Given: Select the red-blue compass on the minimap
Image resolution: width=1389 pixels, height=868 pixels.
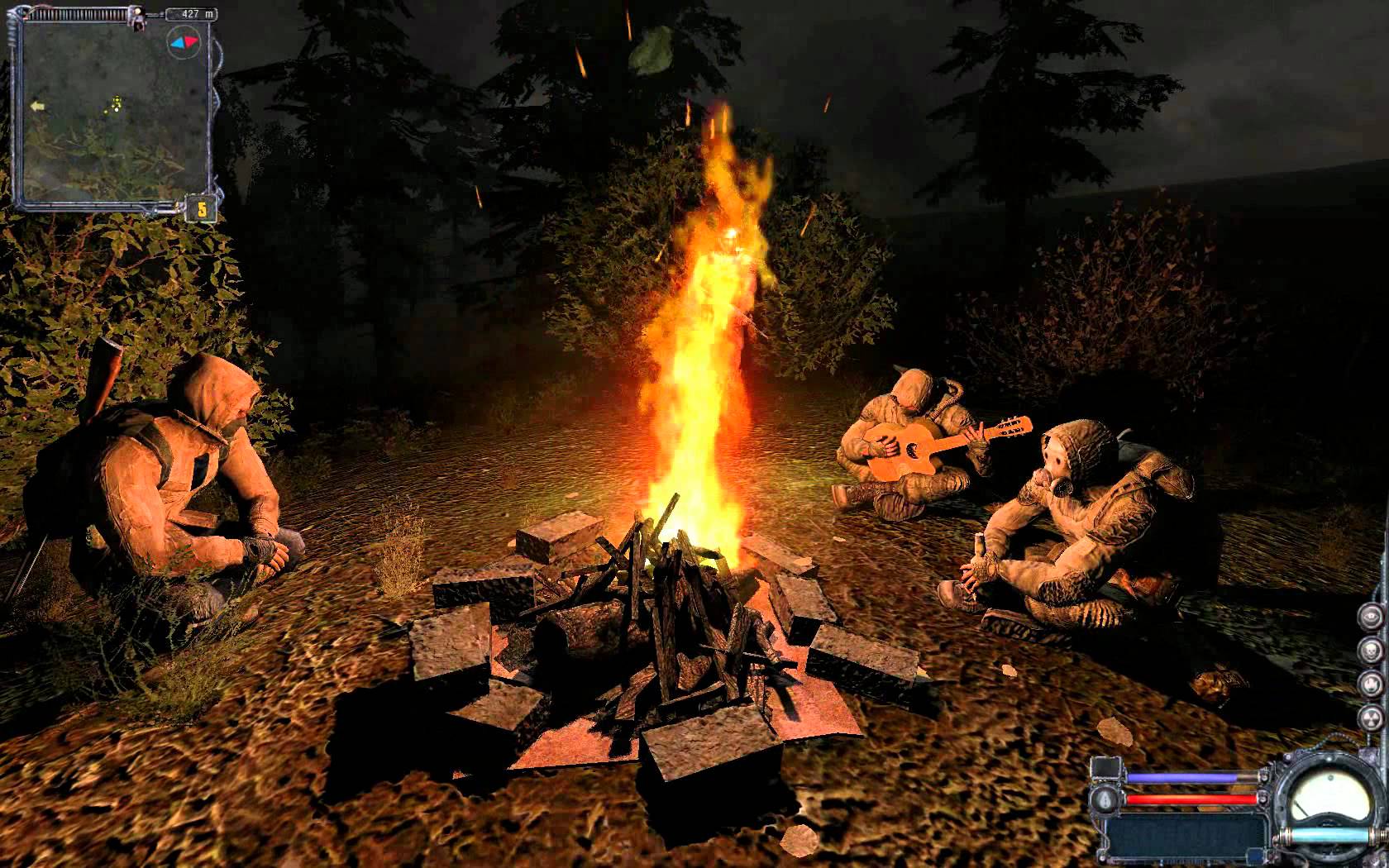Looking at the screenshot, I should (x=184, y=41).
